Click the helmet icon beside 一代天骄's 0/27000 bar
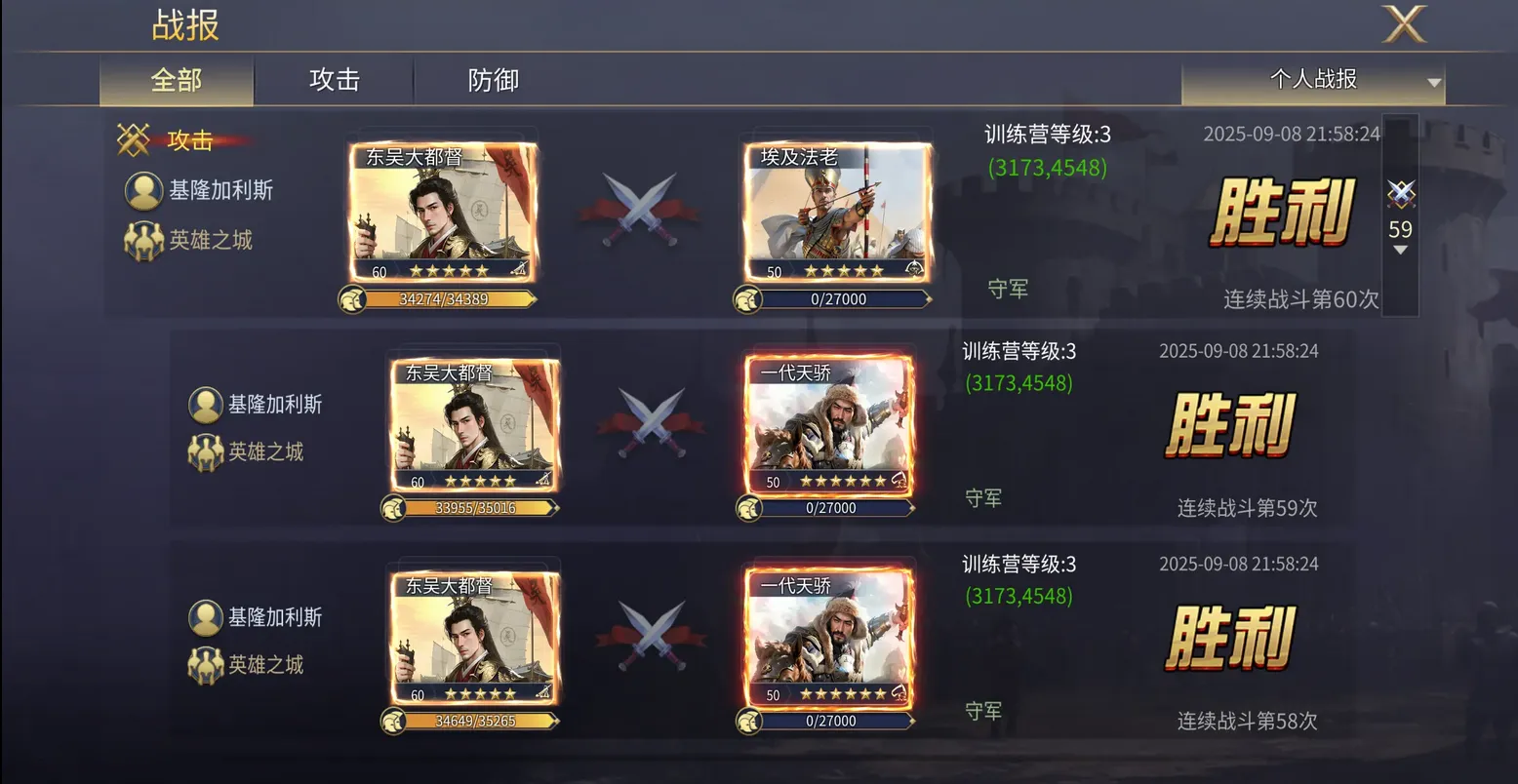The width and height of the screenshot is (1518, 784). (x=748, y=507)
